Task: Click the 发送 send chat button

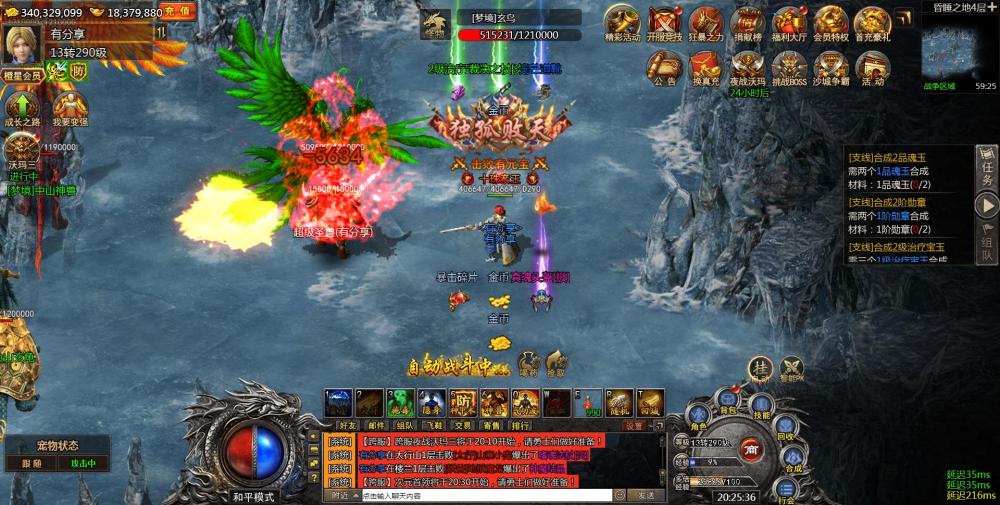Action: (645, 495)
